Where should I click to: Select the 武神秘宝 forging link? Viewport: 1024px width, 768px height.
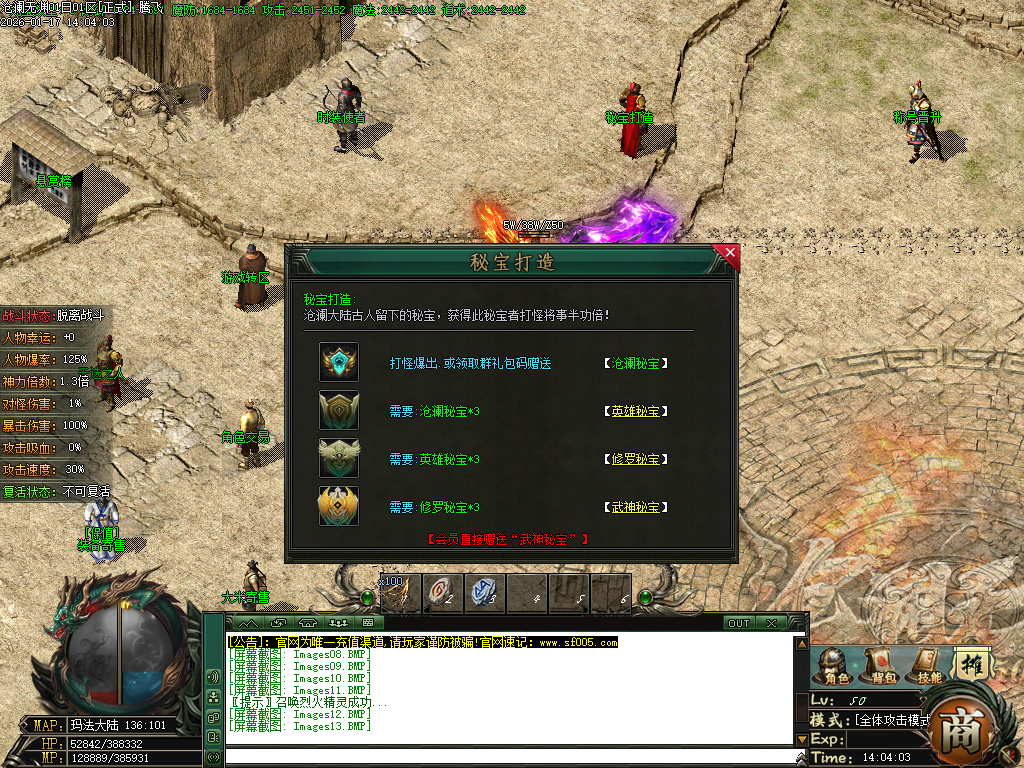point(635,507)
